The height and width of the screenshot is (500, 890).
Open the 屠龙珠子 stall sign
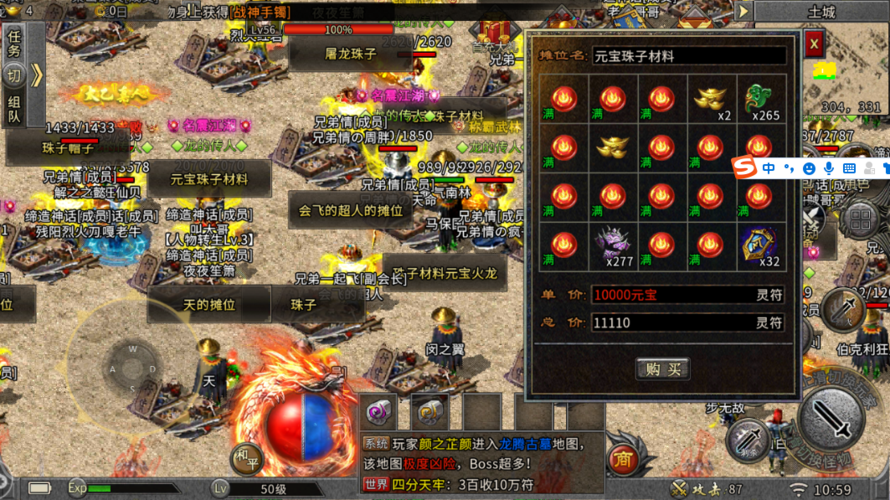(x=349, y=54)
